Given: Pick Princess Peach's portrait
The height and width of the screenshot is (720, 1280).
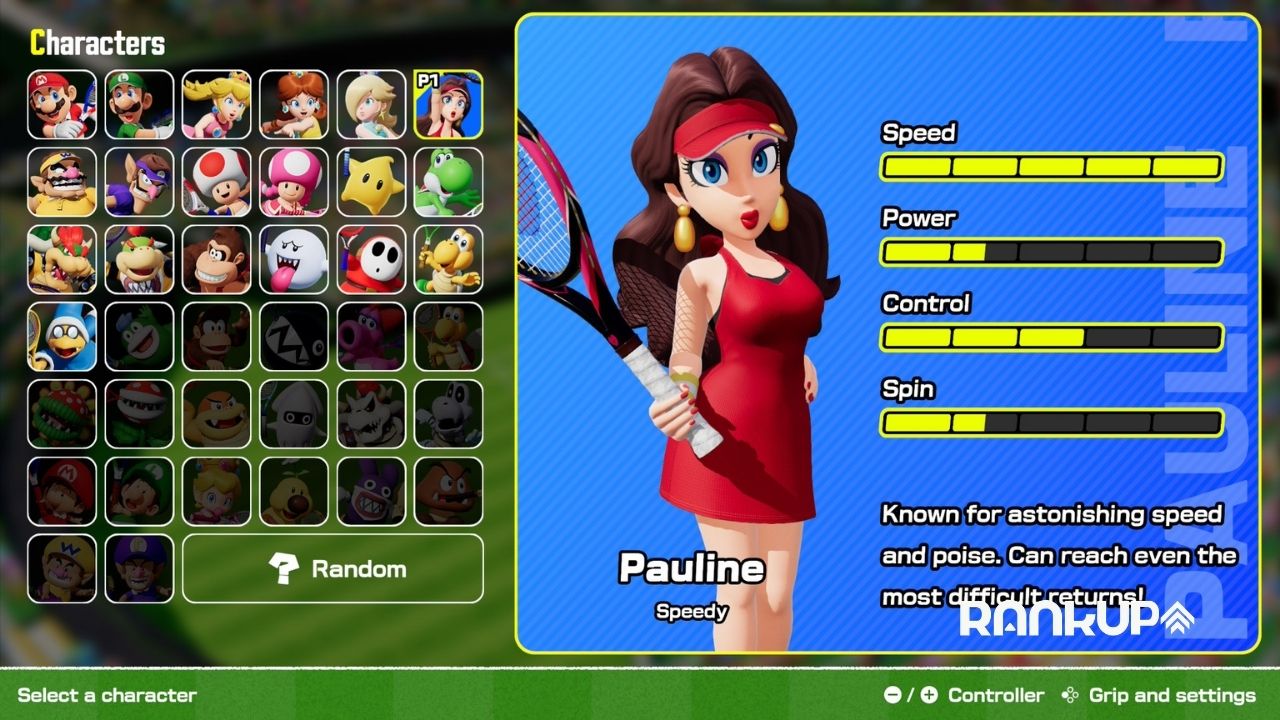Looking at the screenshot, I should click(x=217, y=104).
